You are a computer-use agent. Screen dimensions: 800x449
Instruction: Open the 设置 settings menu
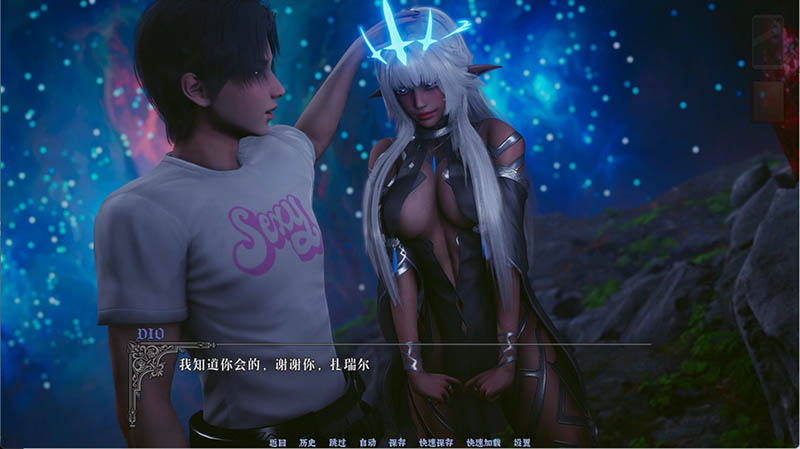[x=522, y=441]
